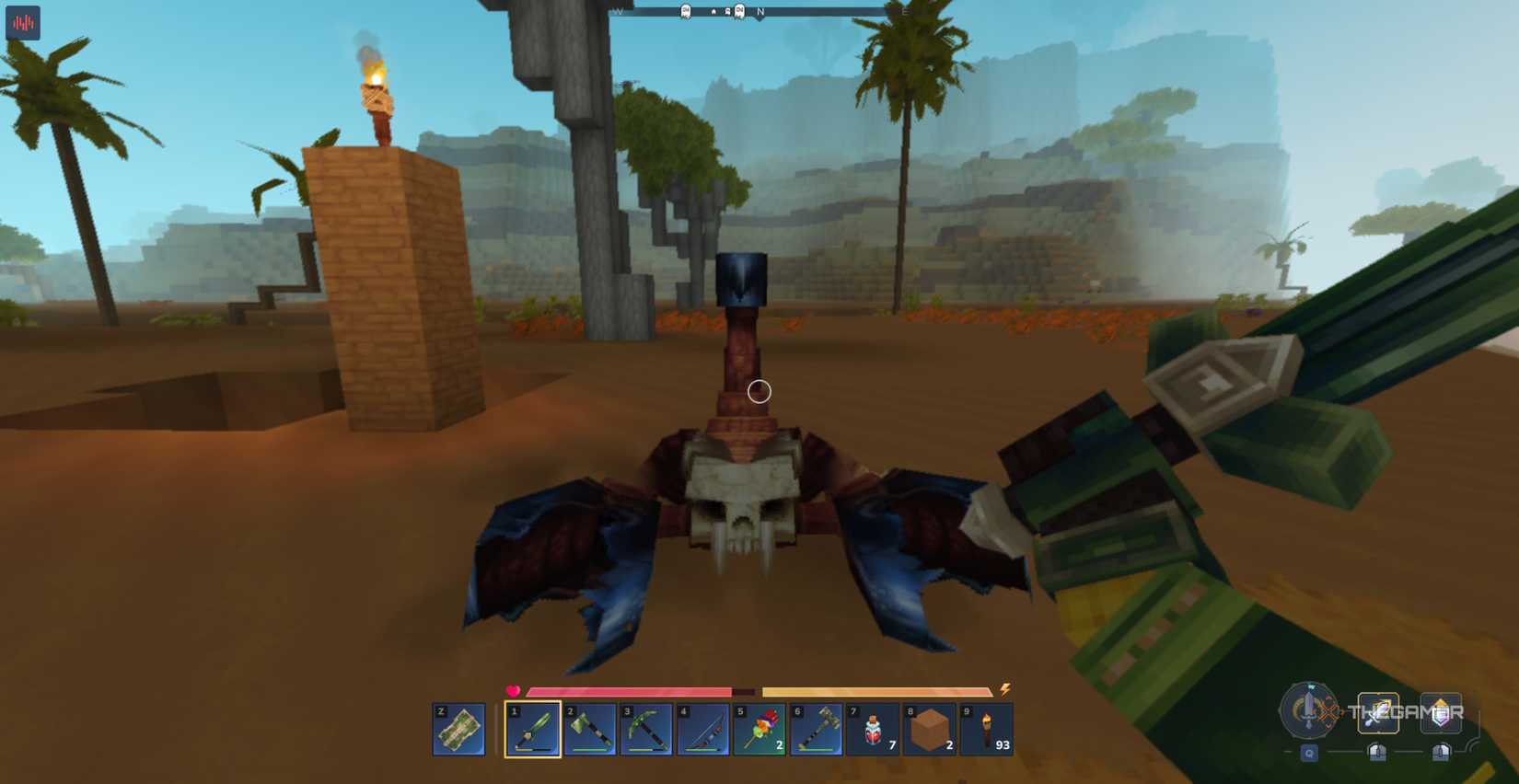The width and height of the screenshot is (1519, 784).
Task: Click the pink health bar
Action: click(626, 688)
